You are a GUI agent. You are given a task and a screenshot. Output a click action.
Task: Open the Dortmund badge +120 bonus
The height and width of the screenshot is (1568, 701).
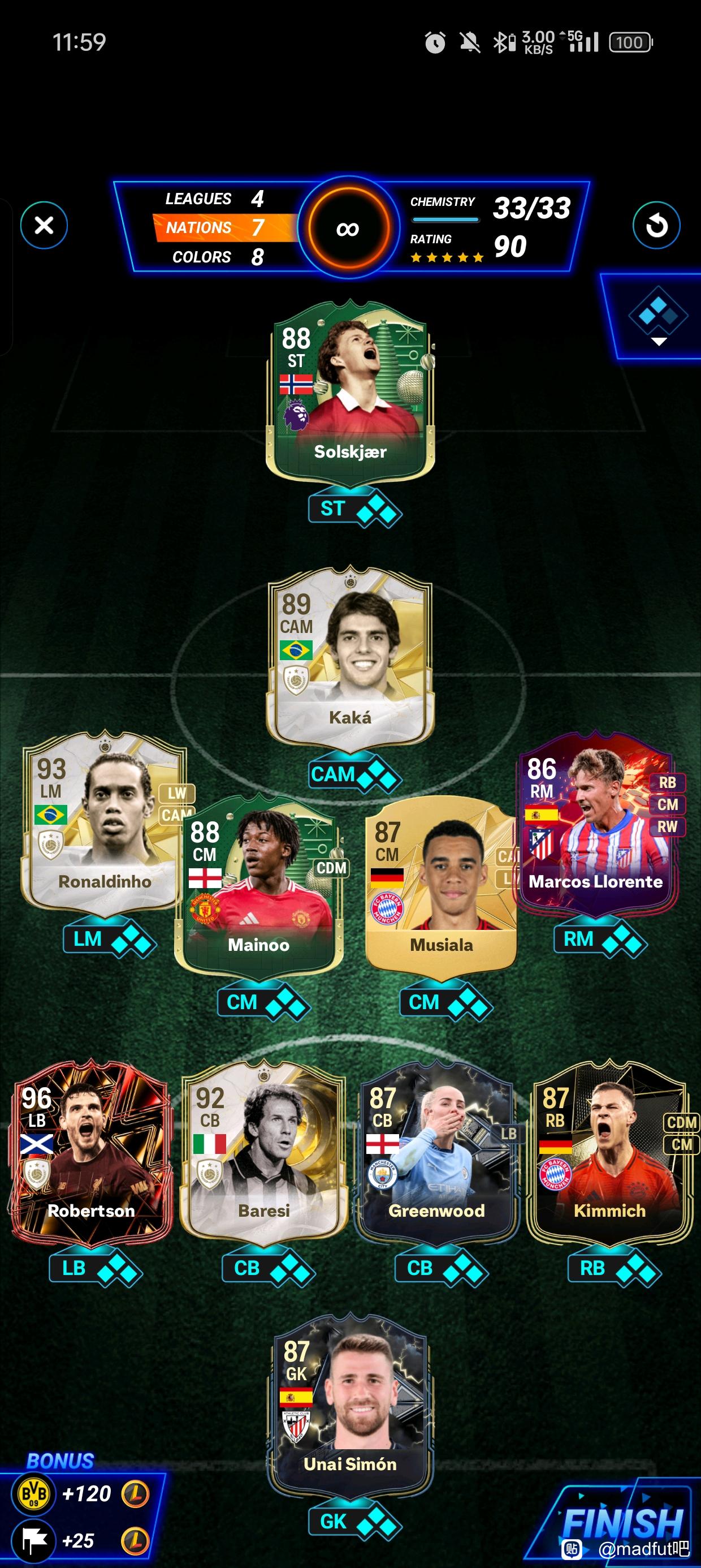click(x=34, y=1493)
